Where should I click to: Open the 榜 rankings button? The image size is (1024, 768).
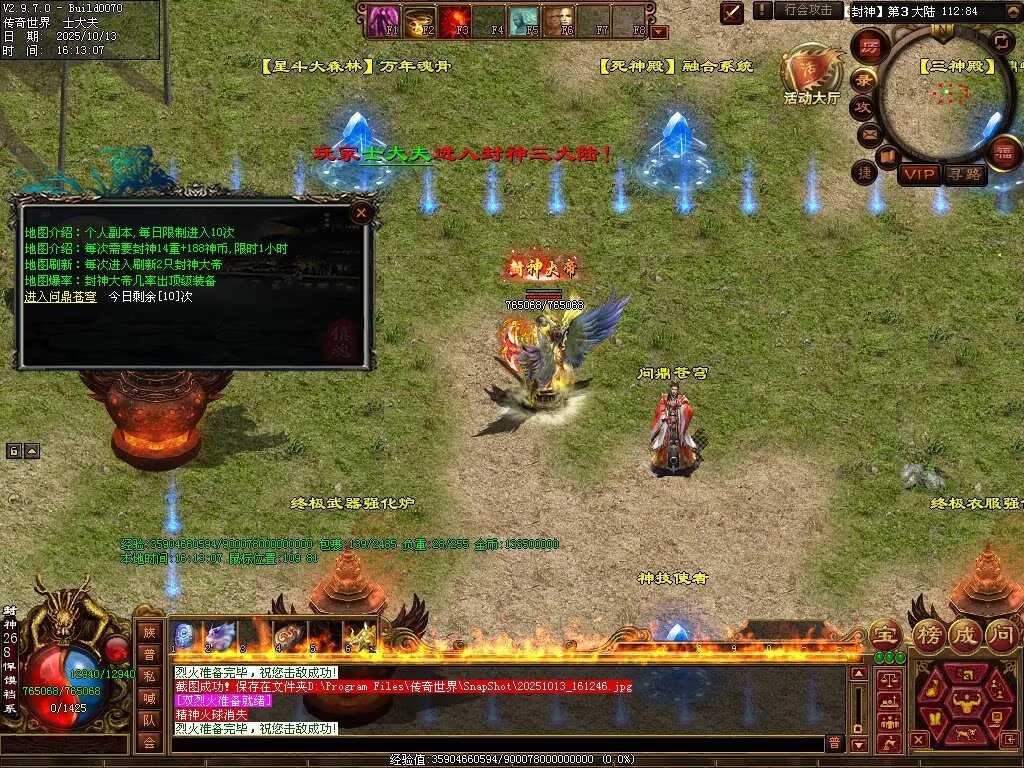point(927,634)
